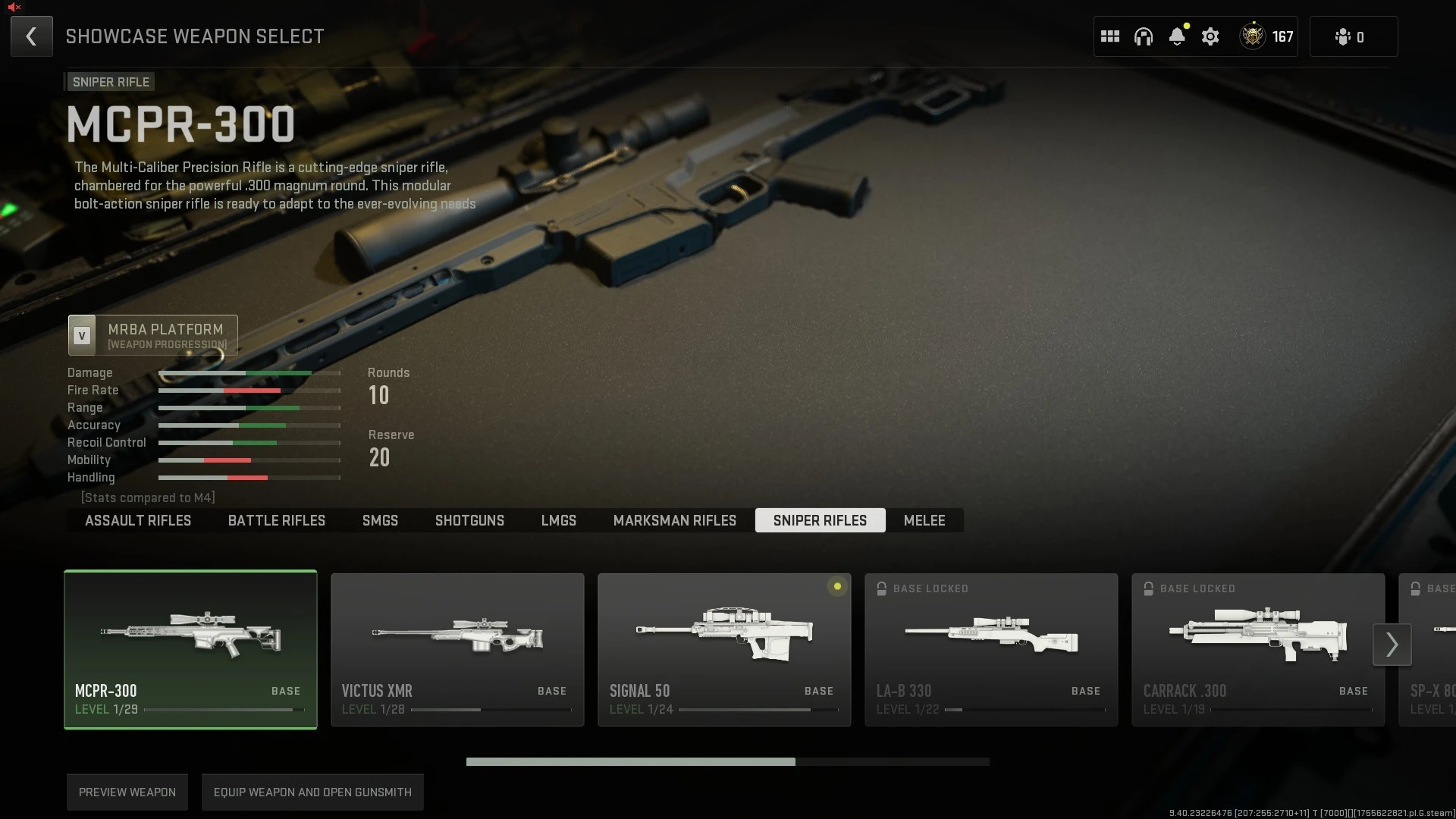Switch to the Marksman Rifles tab
The width and height of the screenshot is (1456, 819).
pos(674,520)
